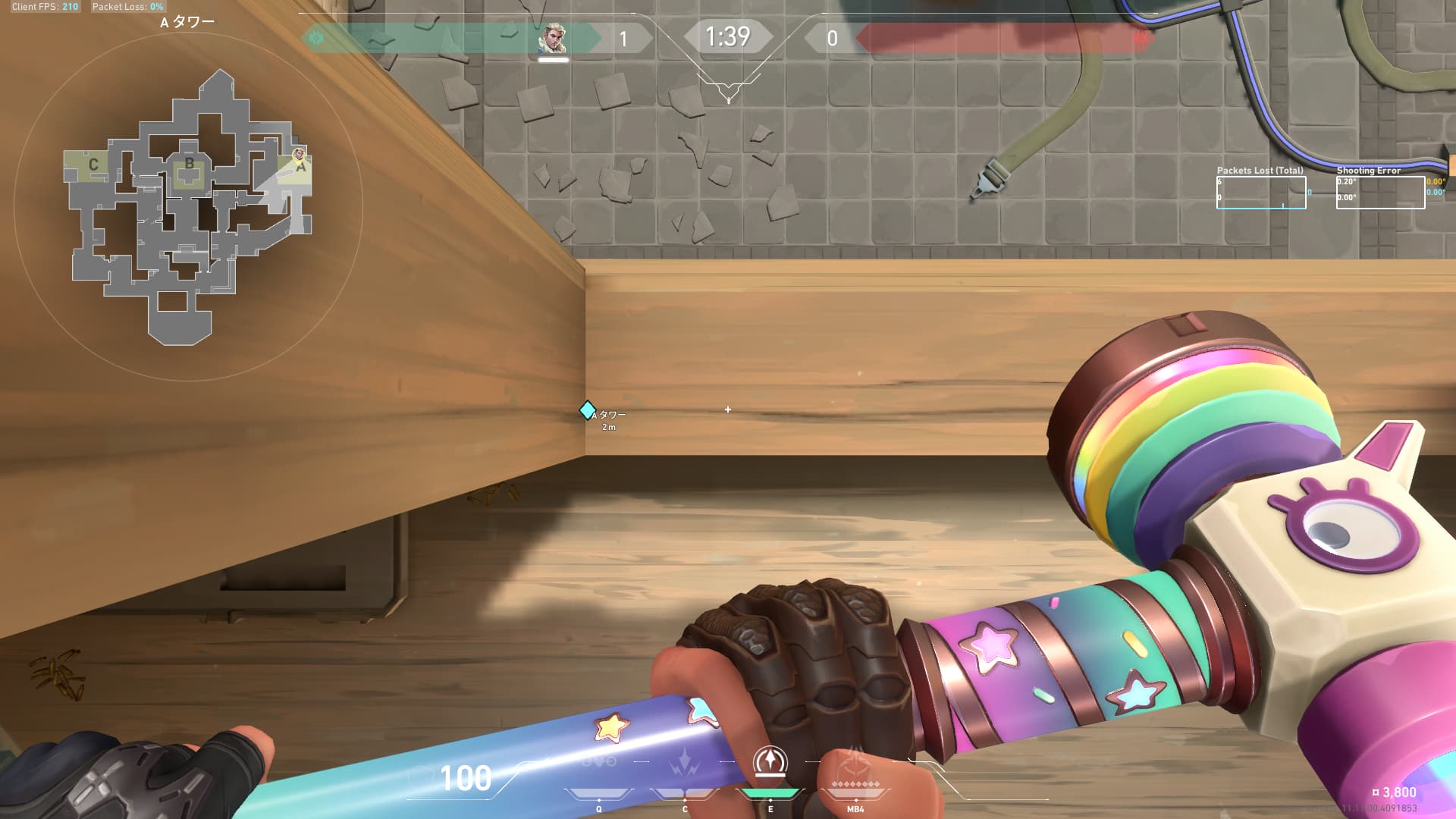The height and width of the screenshot is (819, 1456).
Task: Click the cyan diamond A タワー ping marker
Action: tap(587, 410)
